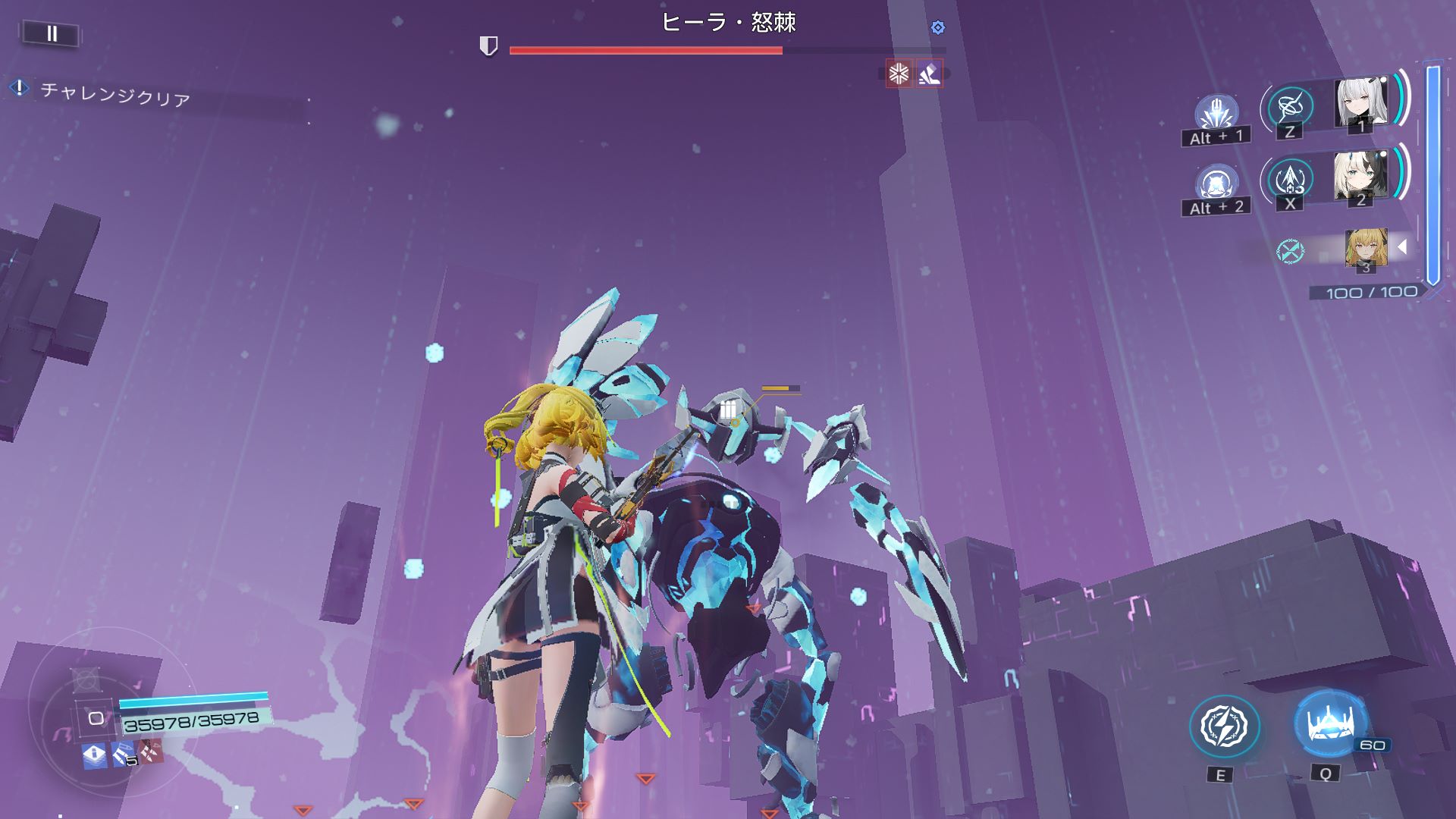Image resolution: width=1456 pixels, height=819 pixels.
Task: Select the blonde active character portrait
Action: [x=1366, y=248]
